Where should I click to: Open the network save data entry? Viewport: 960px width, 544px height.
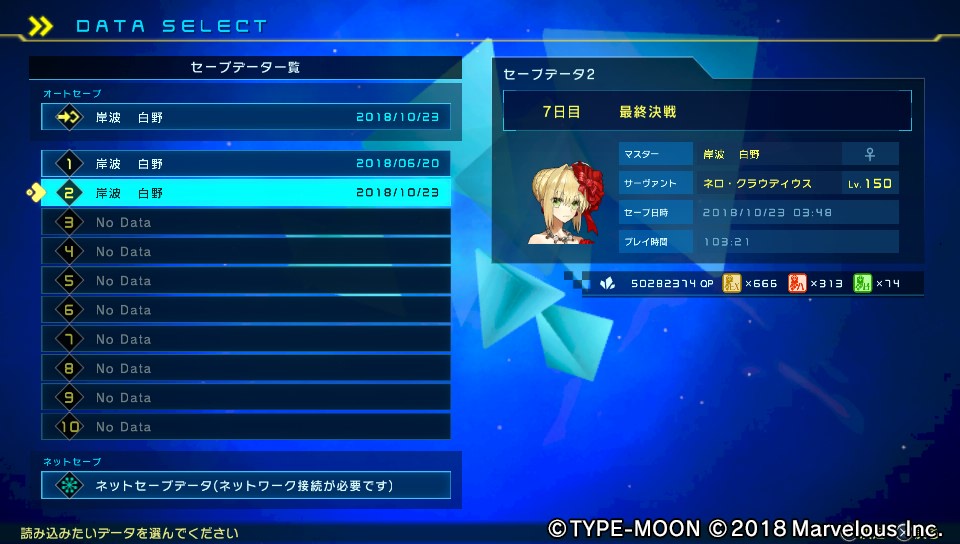pyautogui.click(x=246, y=486)
